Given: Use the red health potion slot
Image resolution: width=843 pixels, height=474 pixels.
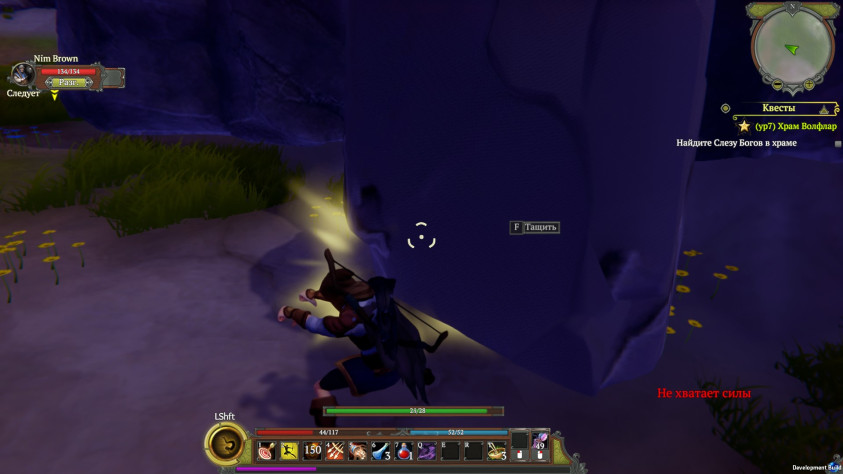Looking at the screenshot, I should coord(404,450).
